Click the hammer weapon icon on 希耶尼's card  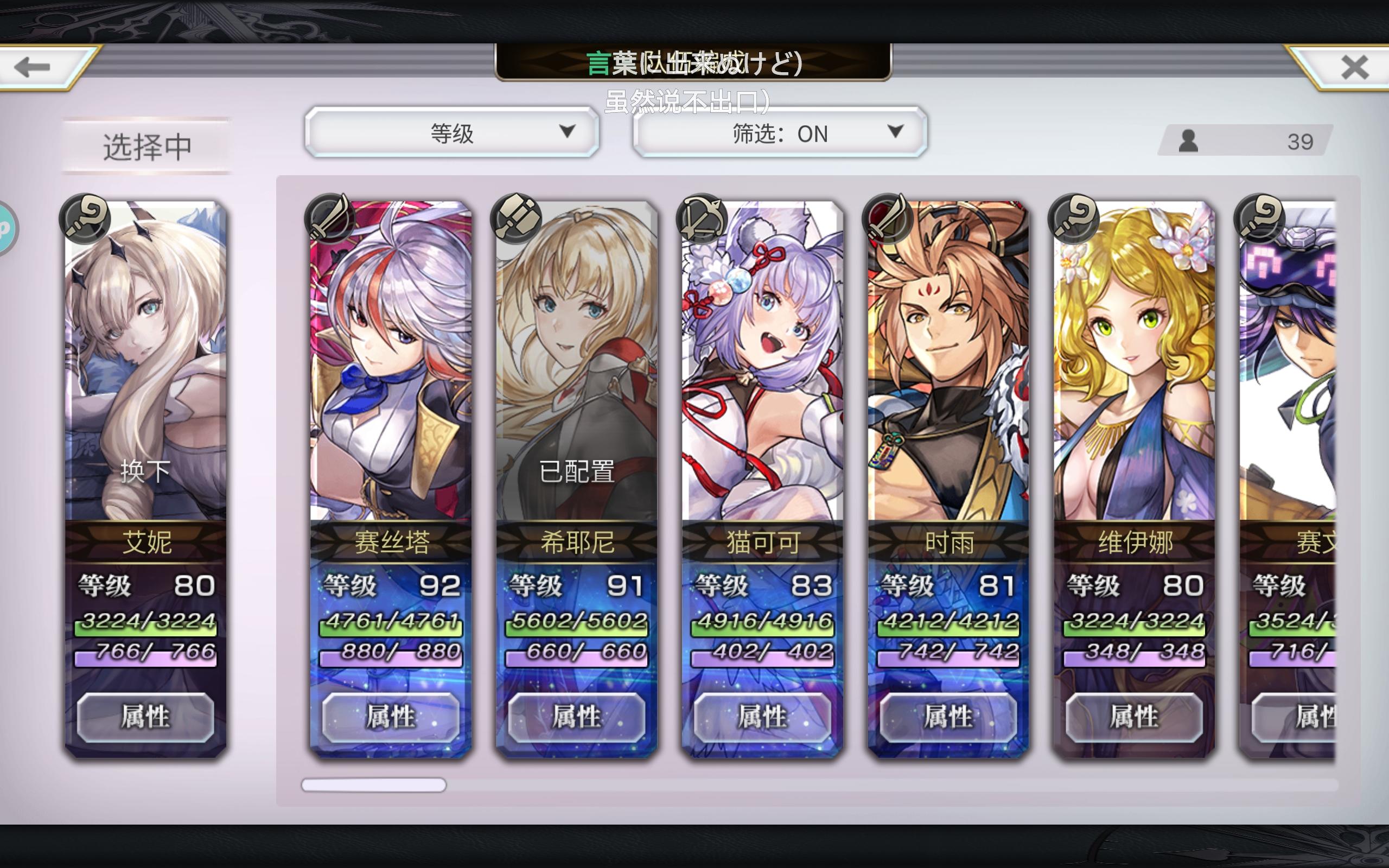pos(517,218)
